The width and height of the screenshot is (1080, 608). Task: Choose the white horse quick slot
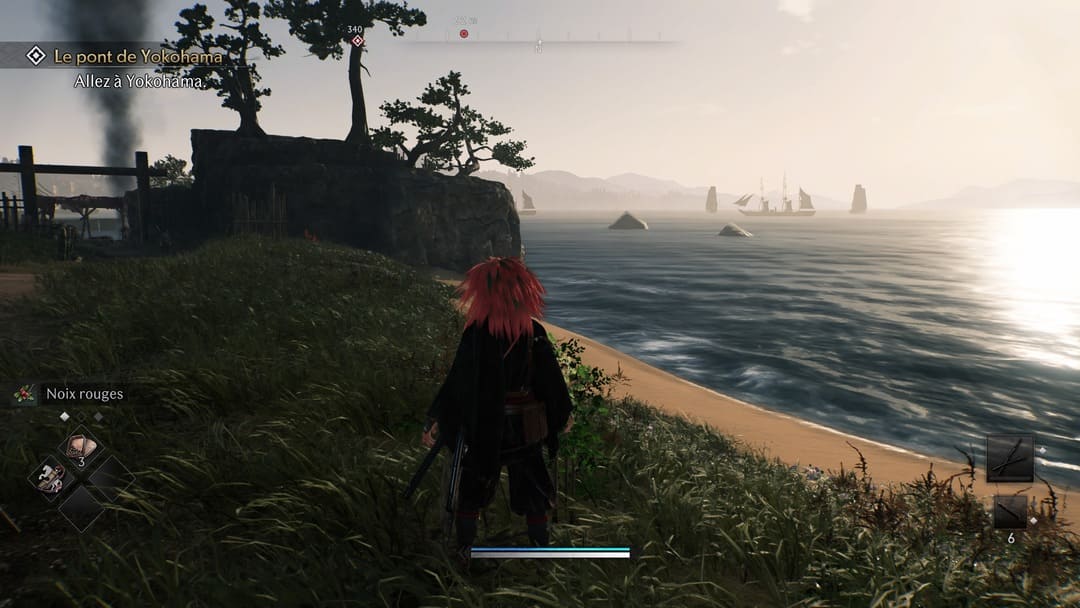click(x=49, y=478)
